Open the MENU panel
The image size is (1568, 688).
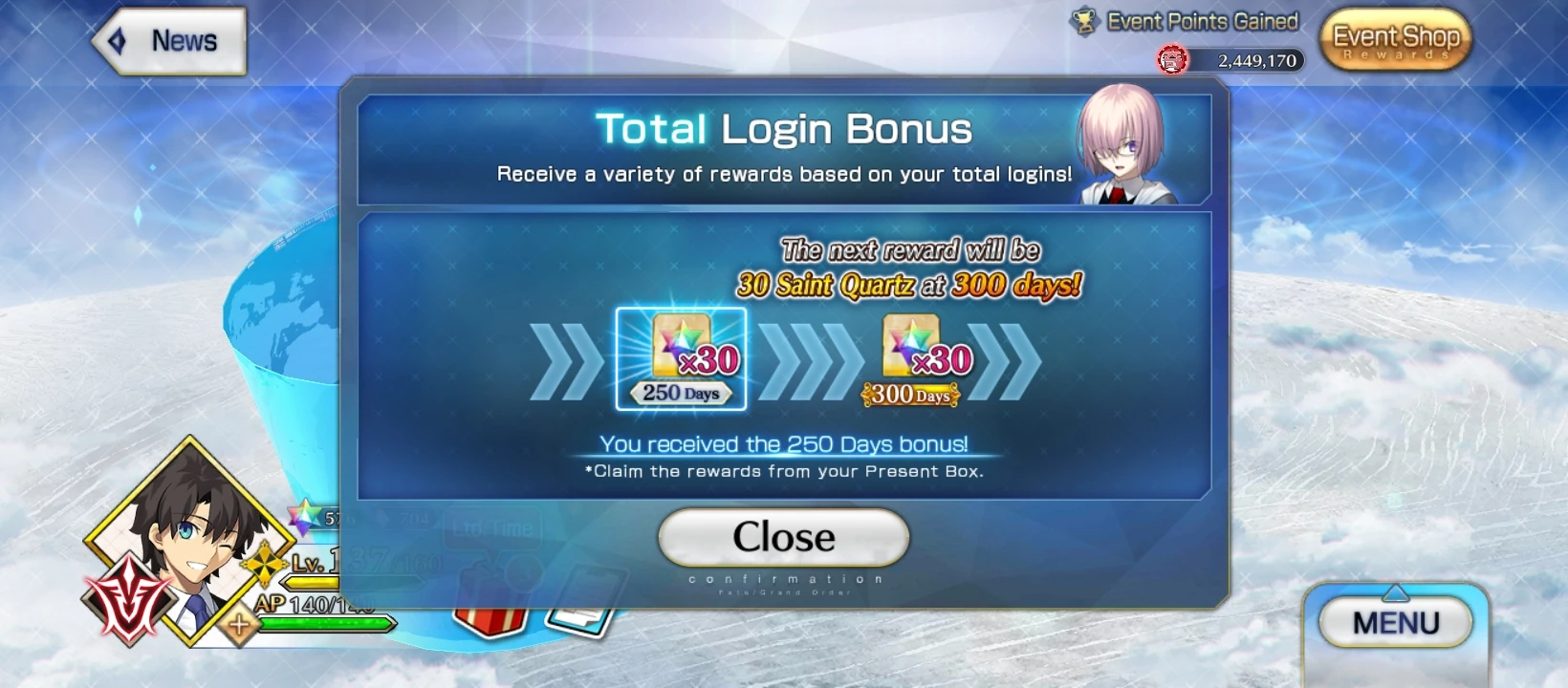[x=1396, y=622]
